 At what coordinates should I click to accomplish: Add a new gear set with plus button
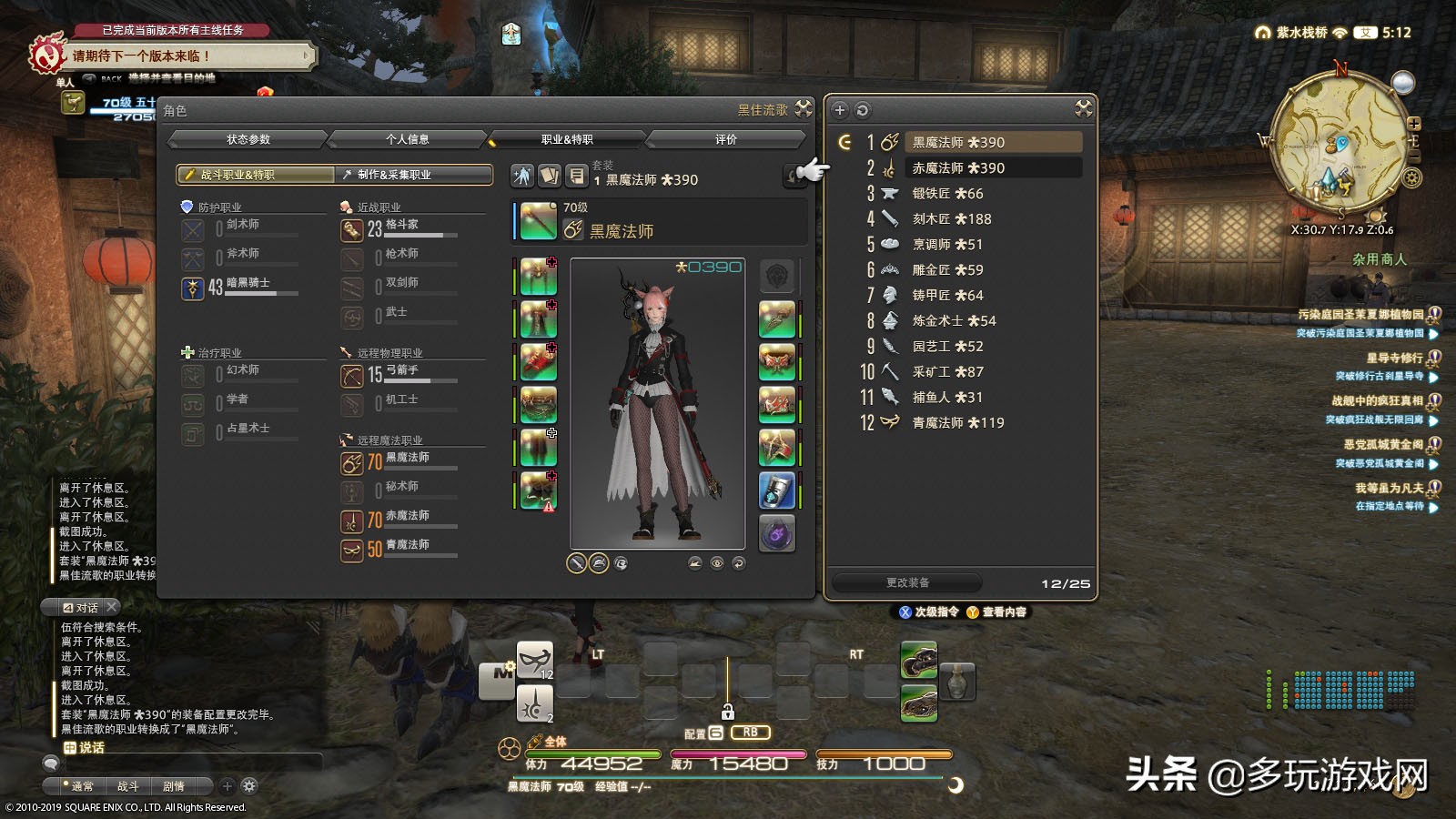tap(840, 110)
